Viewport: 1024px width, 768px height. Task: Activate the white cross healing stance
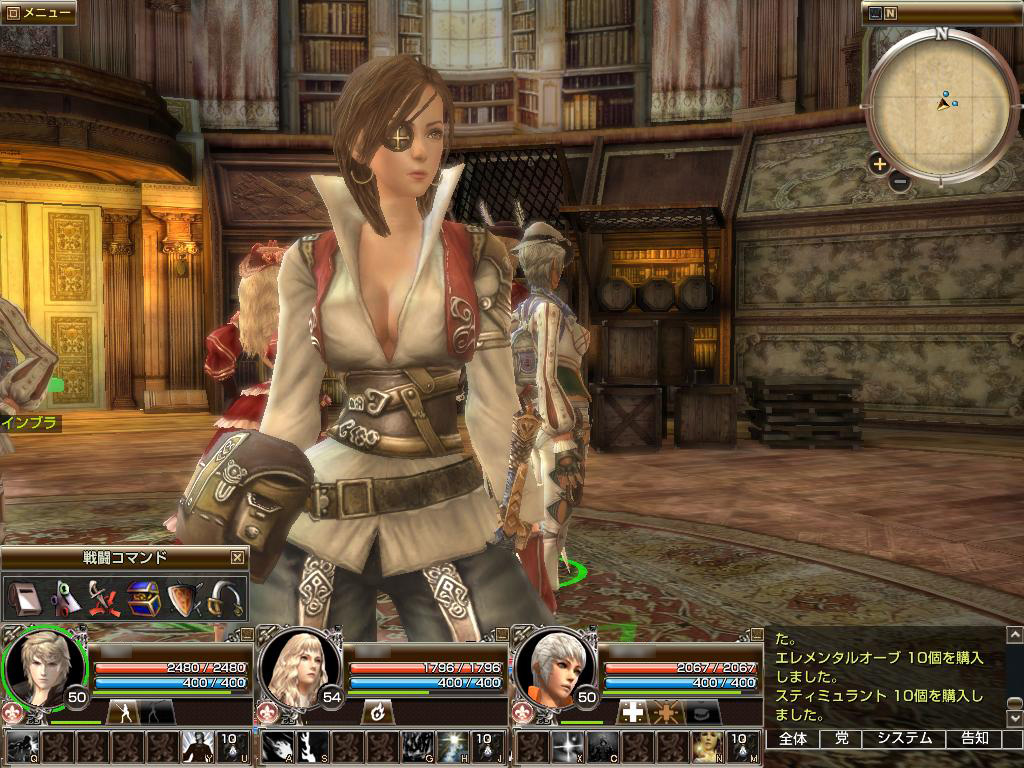pos(631,712)
